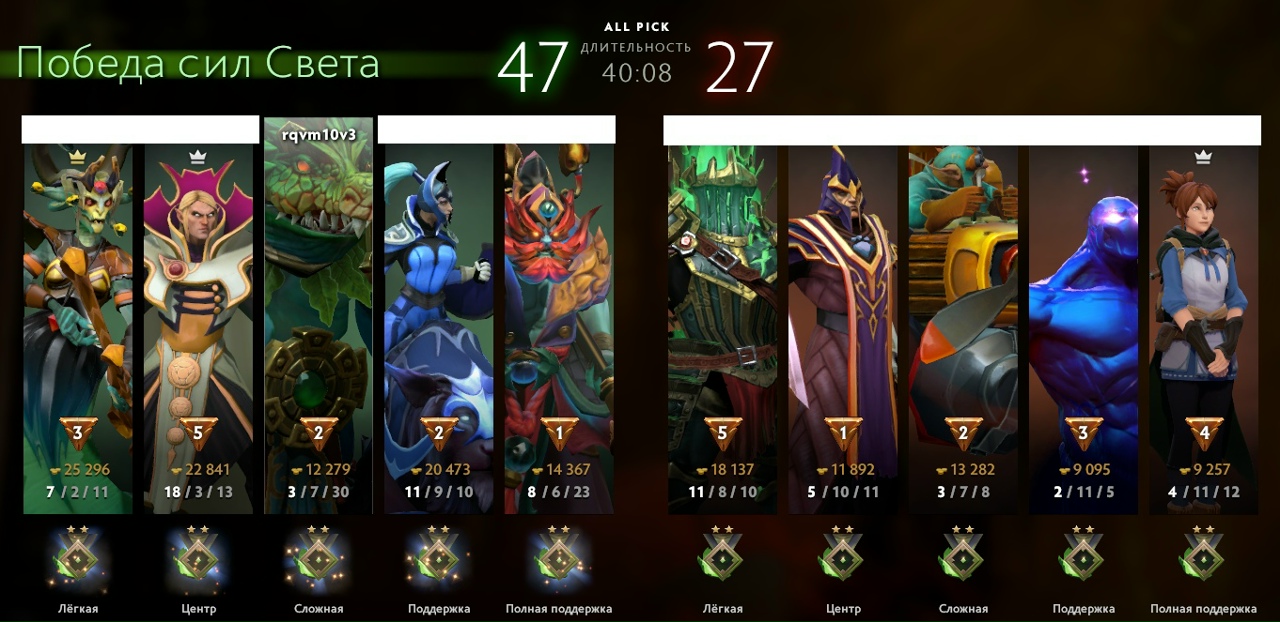Show Silencer's player card with 11 892 gold
The width and height of the screenshot is (1280, 622).
point(843,320)
